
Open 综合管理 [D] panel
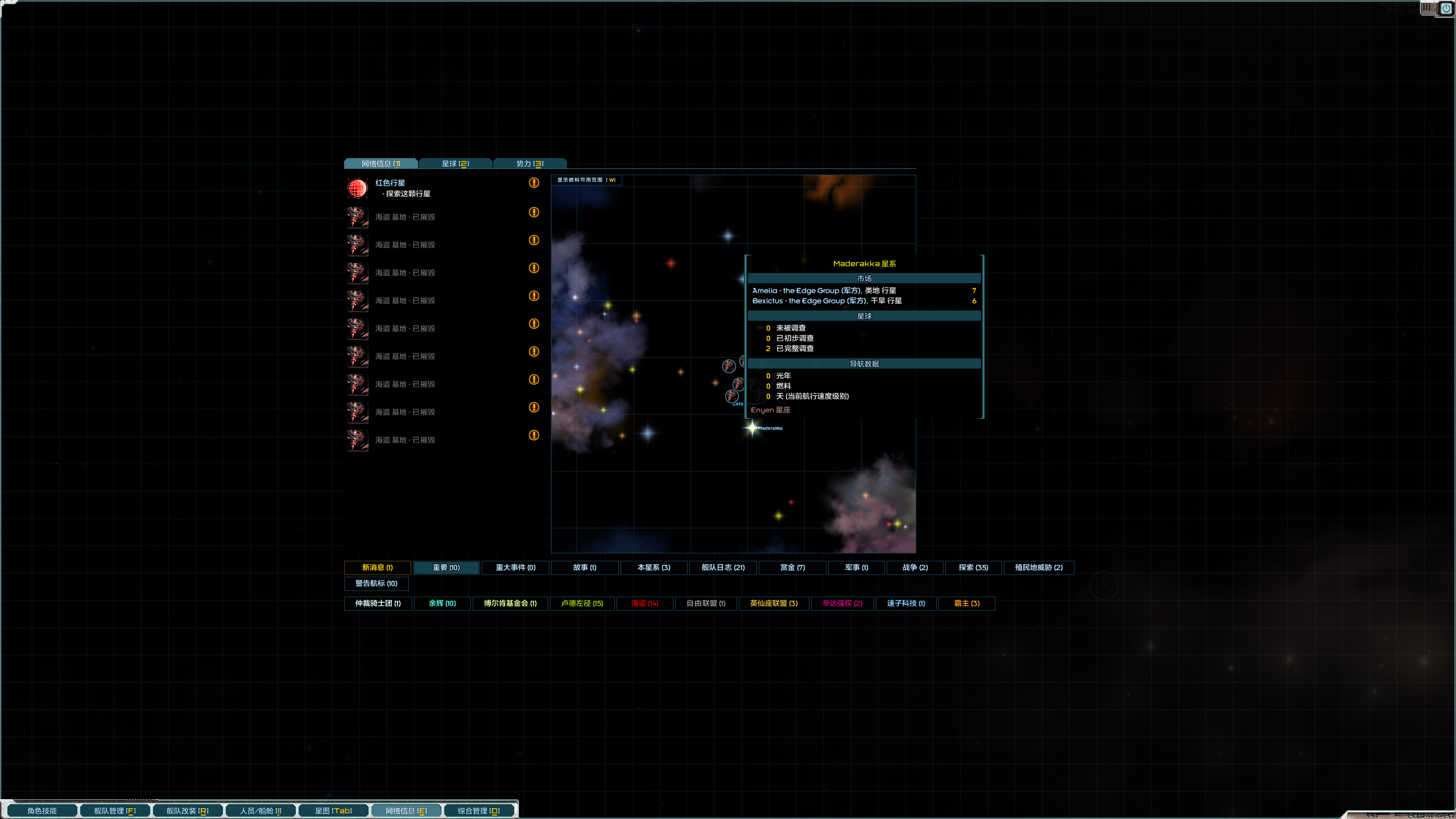tap(479, 810)
